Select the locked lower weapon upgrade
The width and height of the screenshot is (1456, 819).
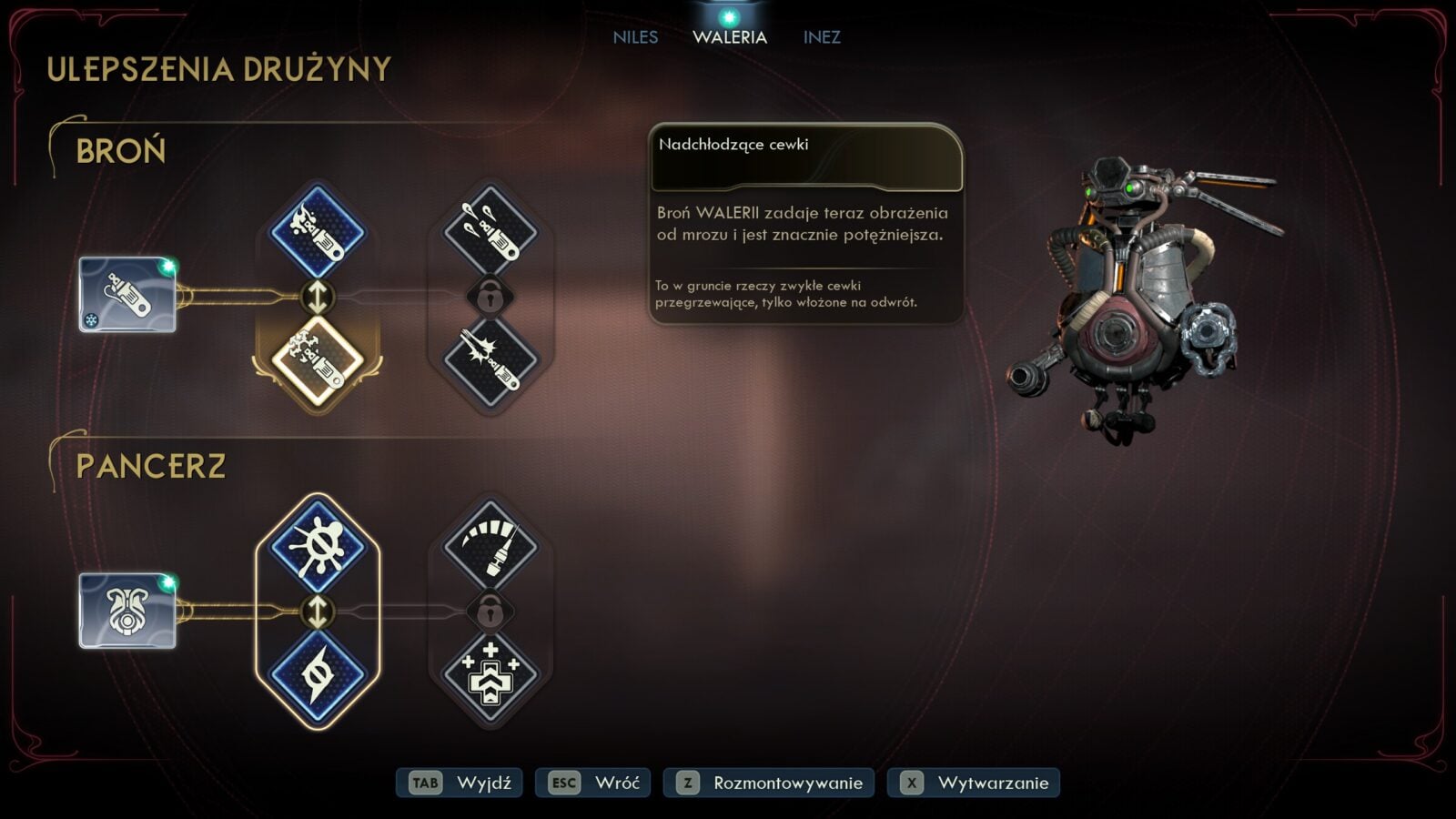click(x=490, y=360)
